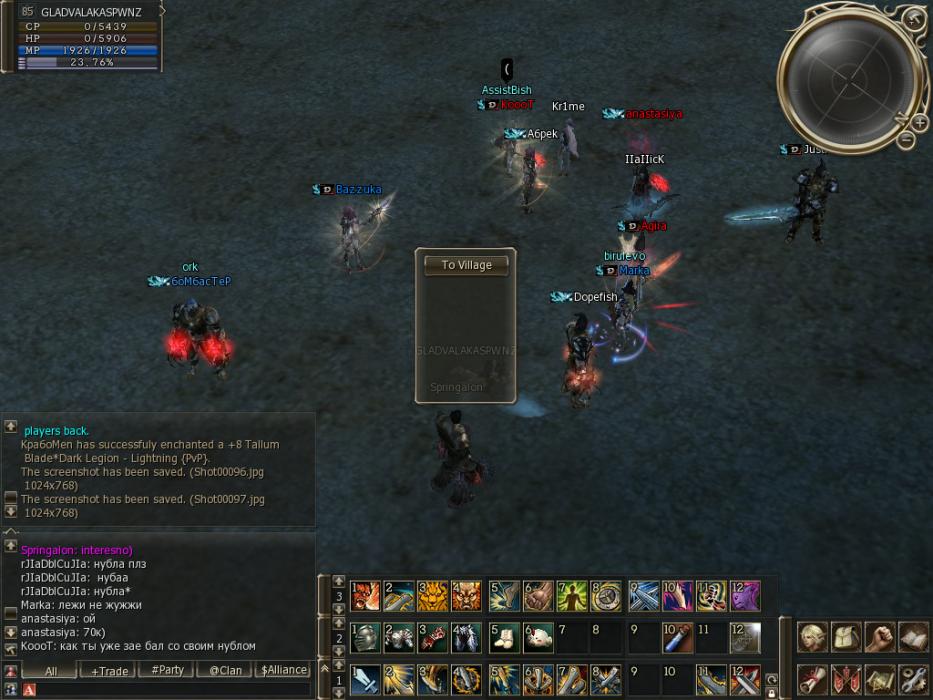Zoom in the radar with the plus button
Viewport: 933px width, 700px height.
919,122
